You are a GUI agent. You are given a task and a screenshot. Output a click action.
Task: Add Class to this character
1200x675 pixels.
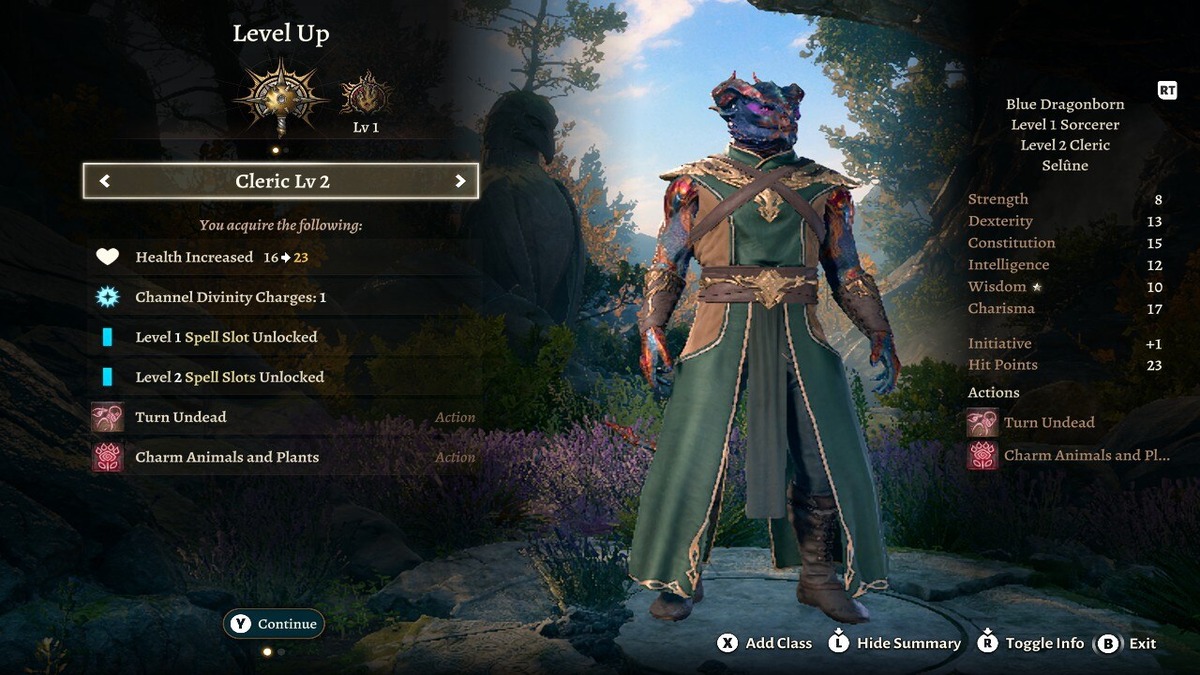(x=765, y=643)
